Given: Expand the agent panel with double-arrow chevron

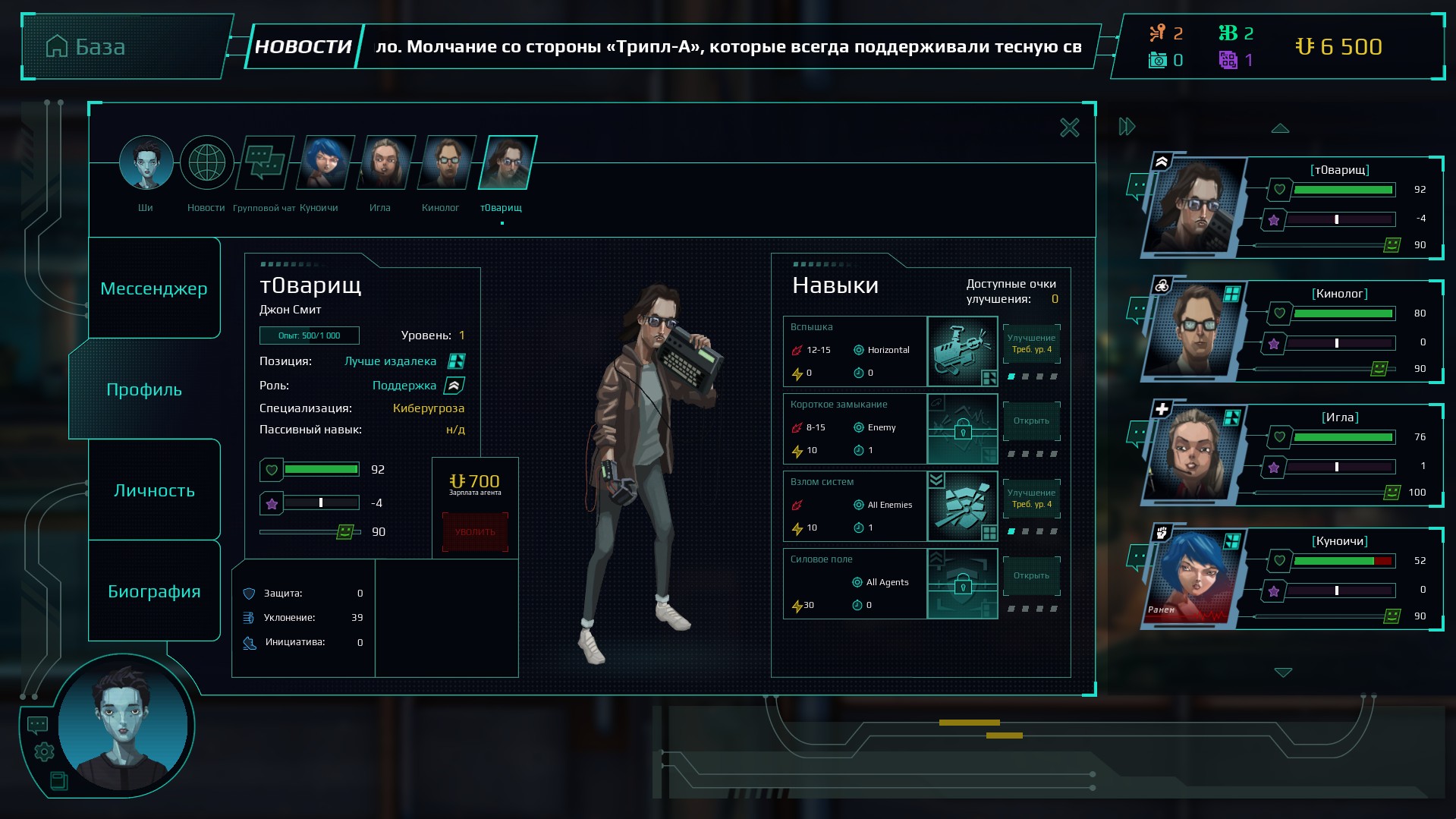Looking at the screenshot, I should 1125,127.
